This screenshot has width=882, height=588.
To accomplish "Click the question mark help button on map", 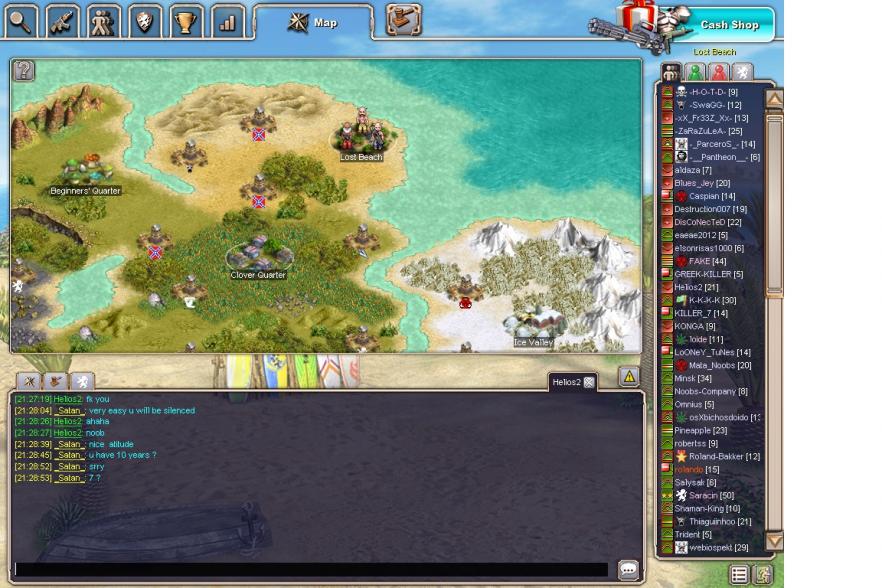I will click(23, 70).
